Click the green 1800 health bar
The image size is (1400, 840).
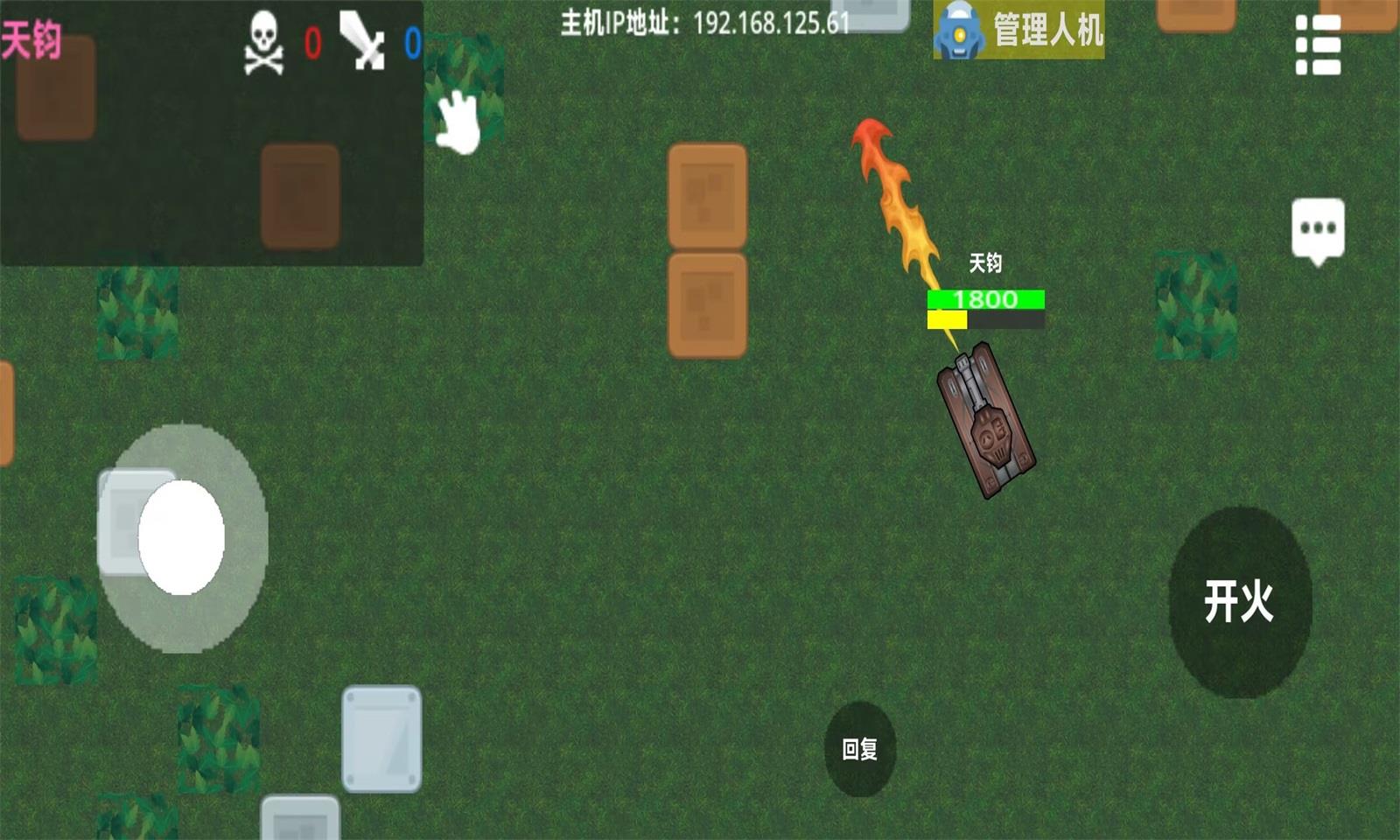[984, 298]
